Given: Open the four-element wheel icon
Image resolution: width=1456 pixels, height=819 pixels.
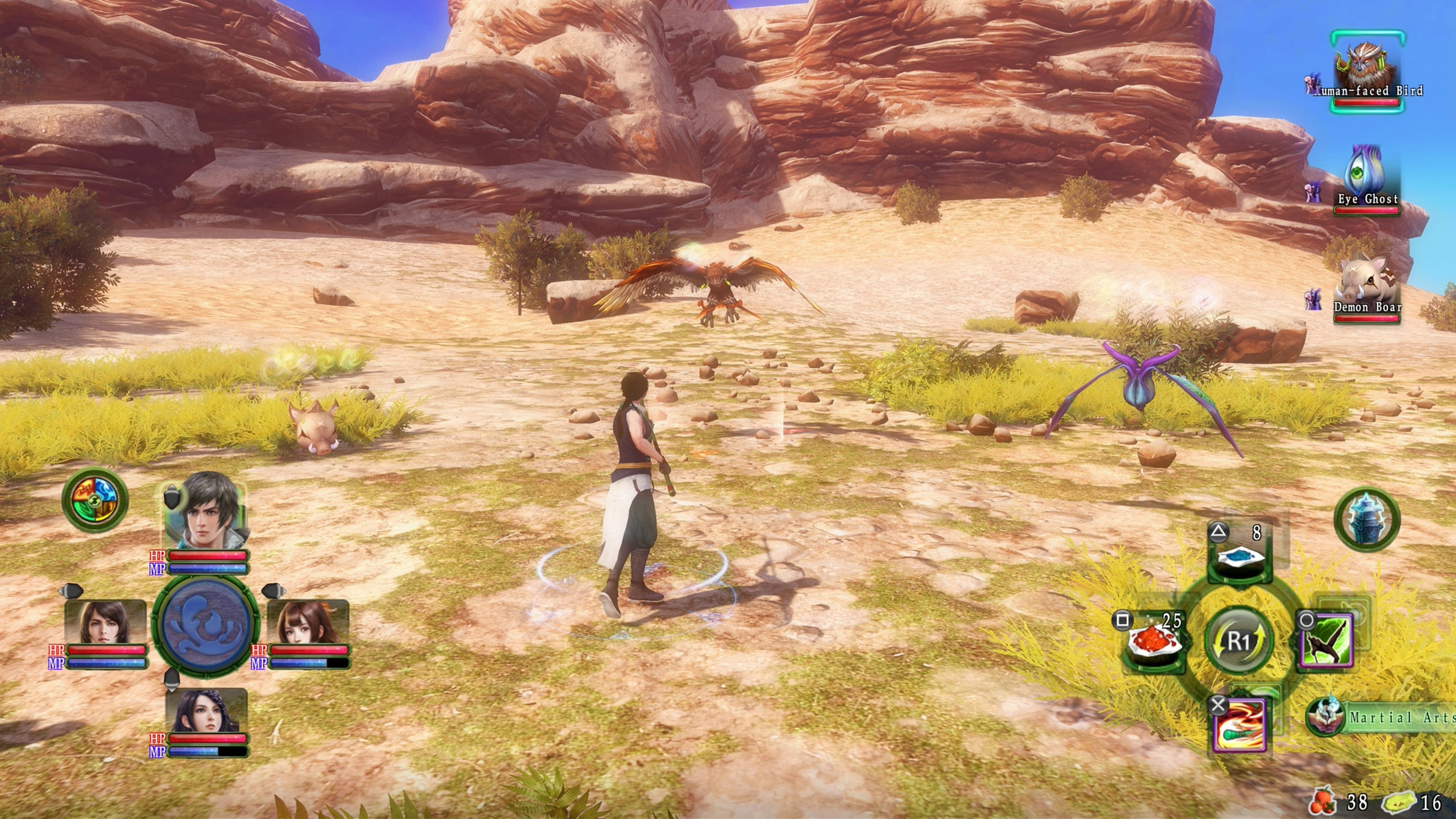Looking at the screenshot, I should point(95,500).
